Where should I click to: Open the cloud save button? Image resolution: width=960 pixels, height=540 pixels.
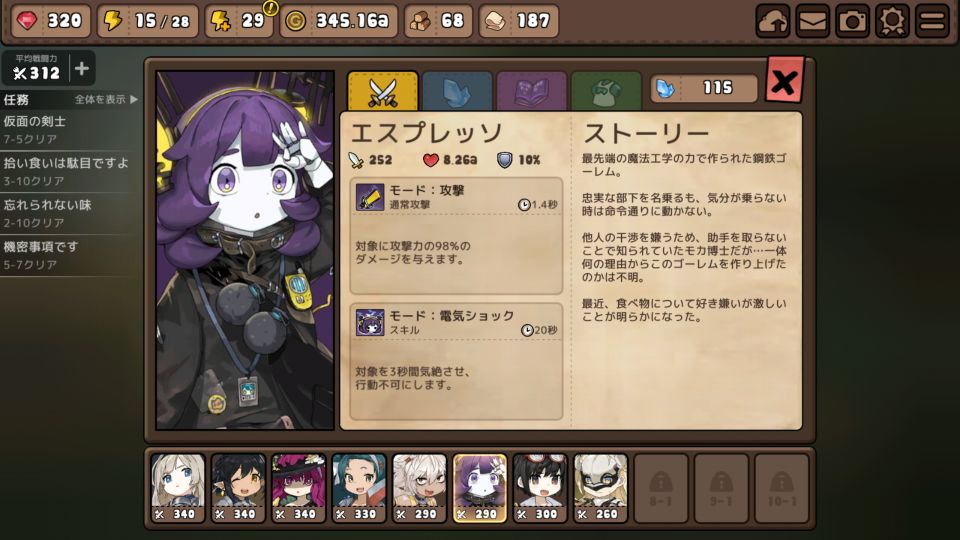(x=773, y=20)
